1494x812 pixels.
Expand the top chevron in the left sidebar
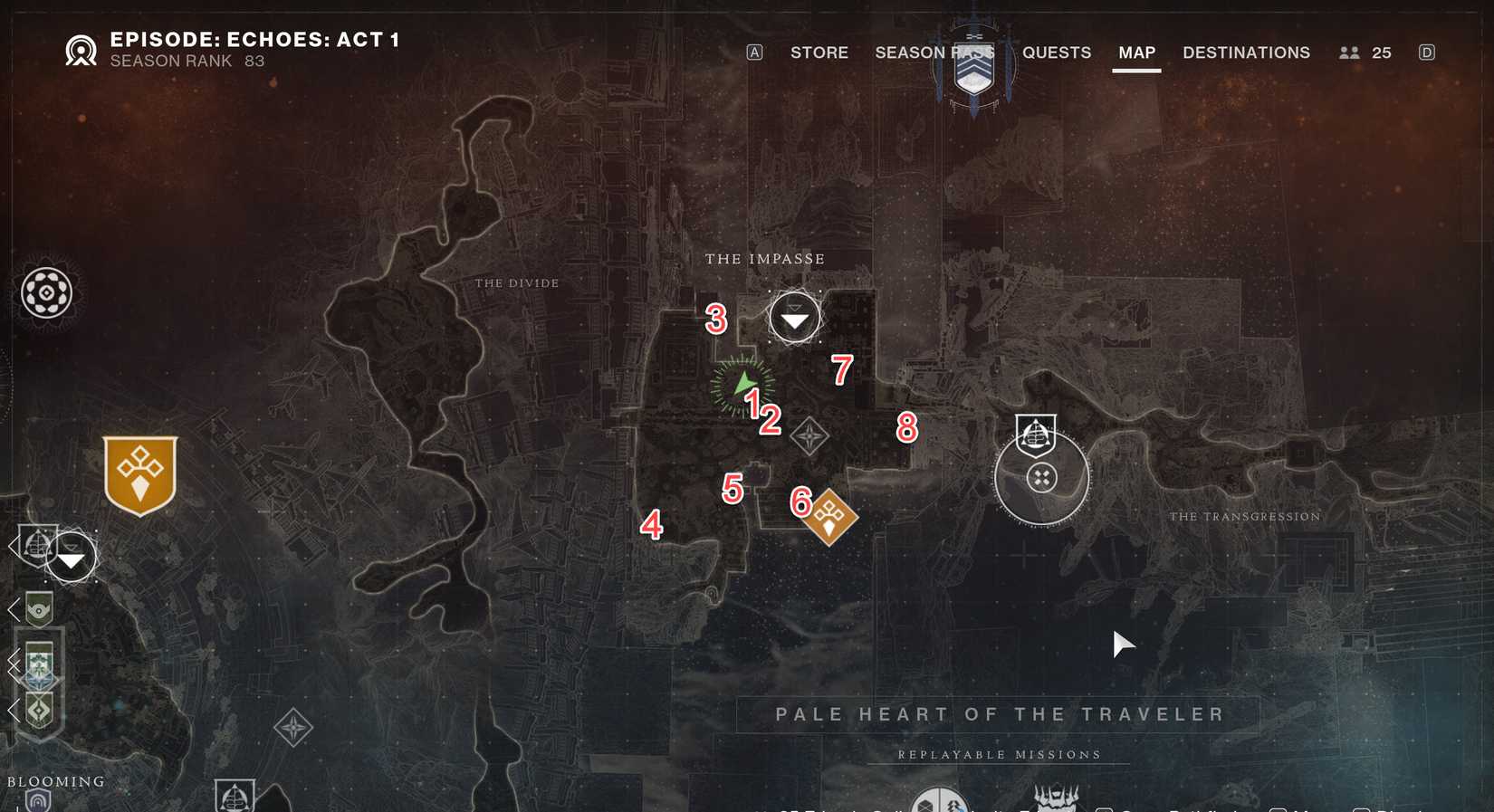[x=13, y=545]
